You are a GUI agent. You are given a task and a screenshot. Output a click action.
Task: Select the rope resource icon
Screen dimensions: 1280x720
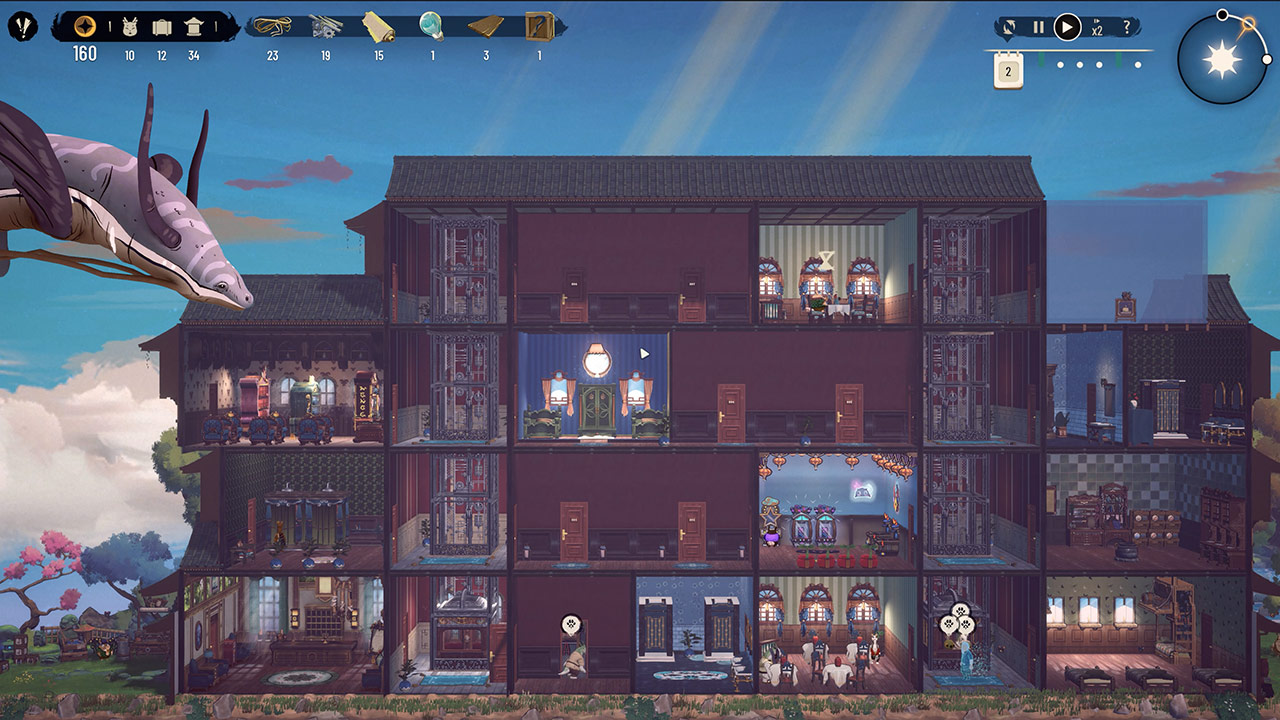point(272,26)
